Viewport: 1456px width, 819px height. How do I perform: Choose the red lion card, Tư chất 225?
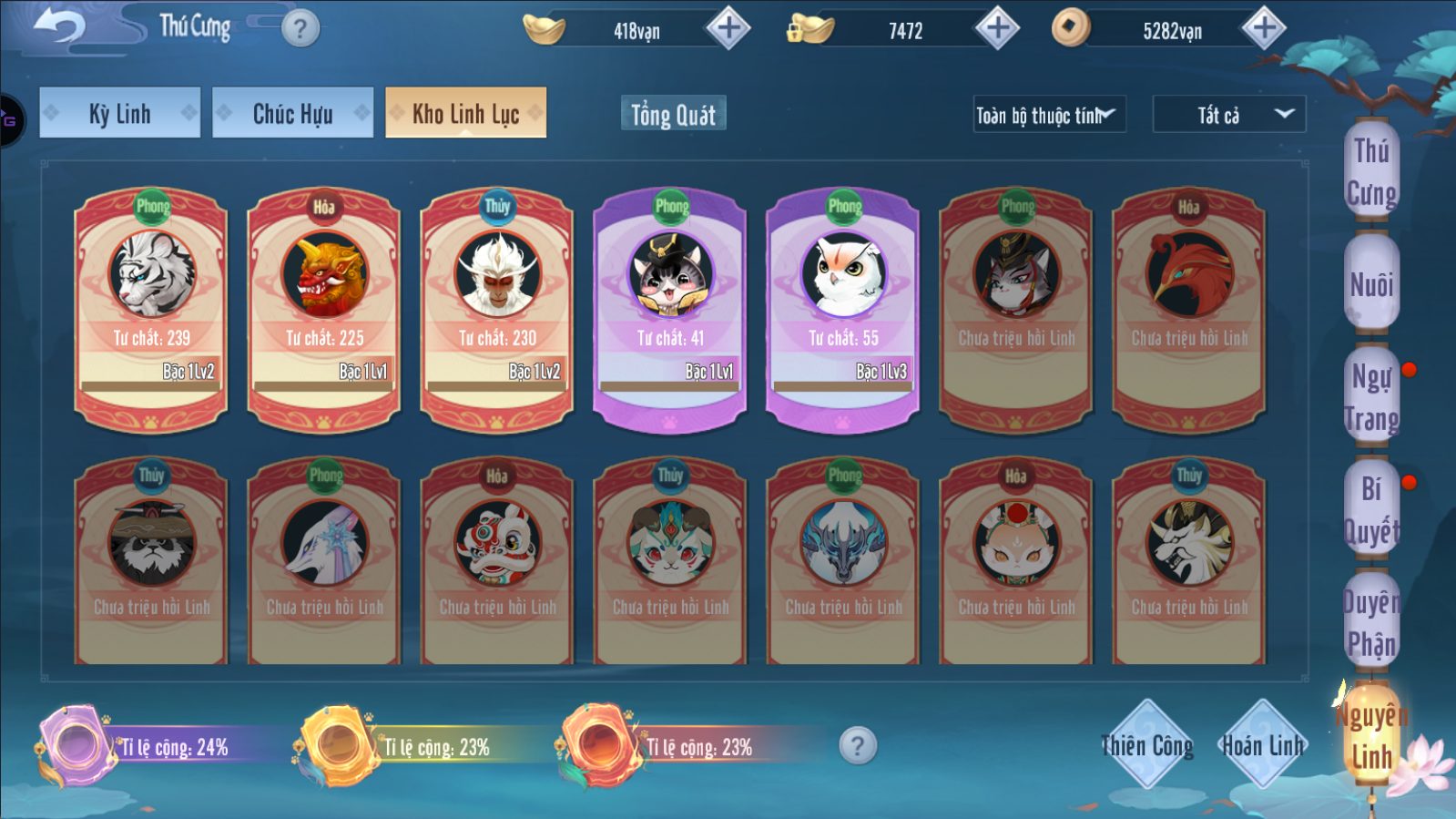(324, 308)
